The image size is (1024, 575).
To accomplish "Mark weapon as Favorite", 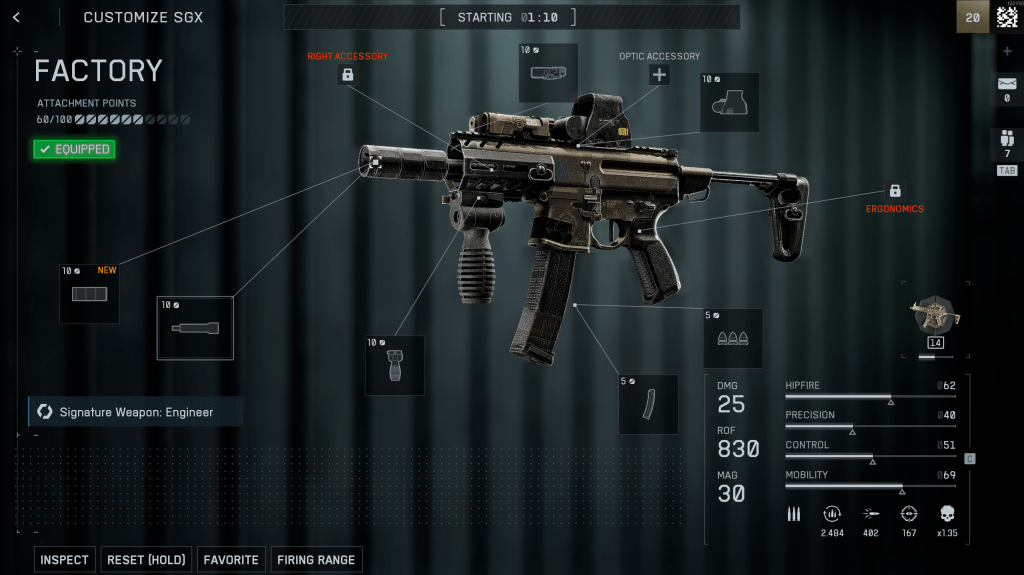I will click(230, 560).
